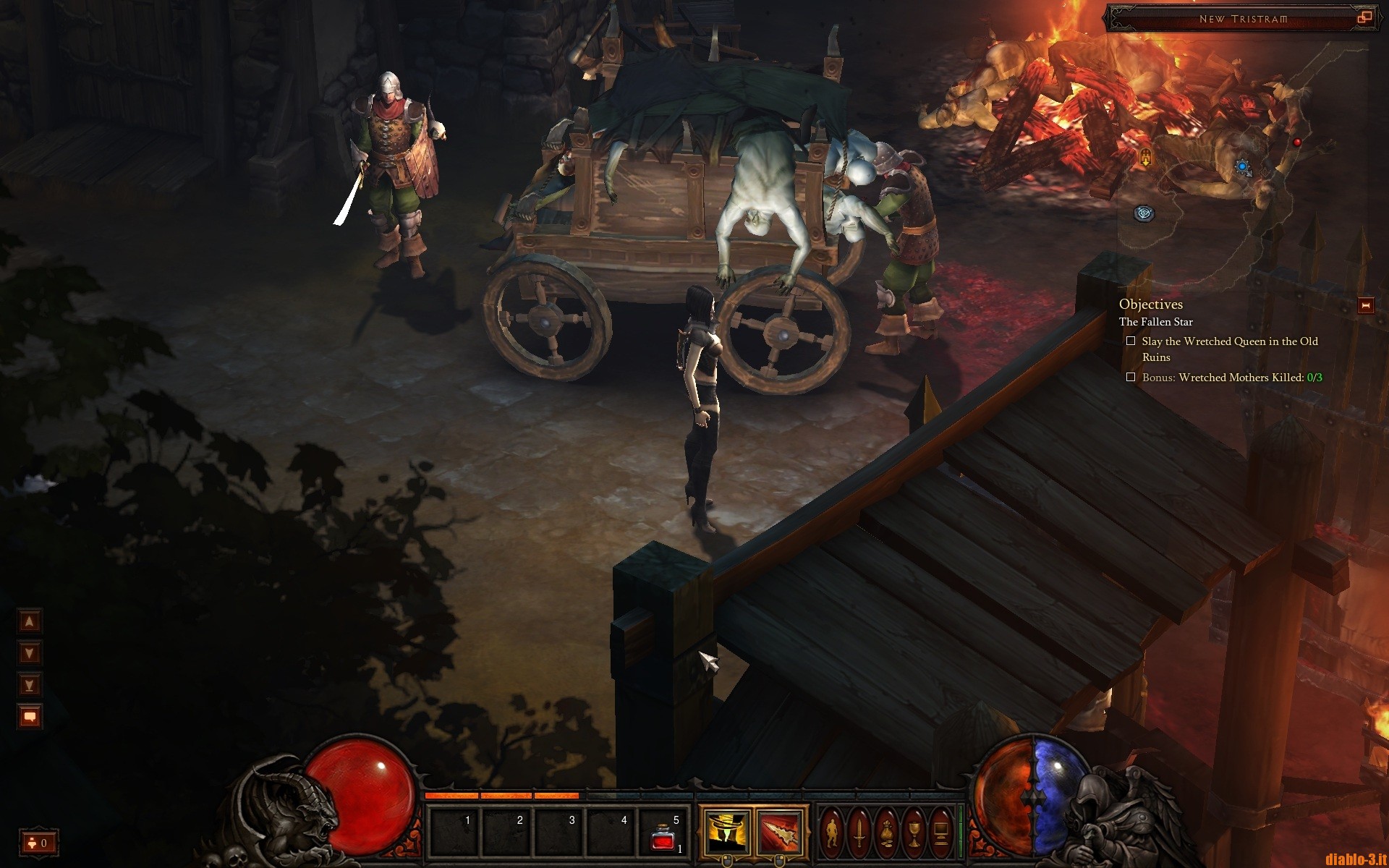Viewport: 1389px width, 868px height.
Task: Click the Wretched Mothers Killed bonus objective
Action: 1231,378
